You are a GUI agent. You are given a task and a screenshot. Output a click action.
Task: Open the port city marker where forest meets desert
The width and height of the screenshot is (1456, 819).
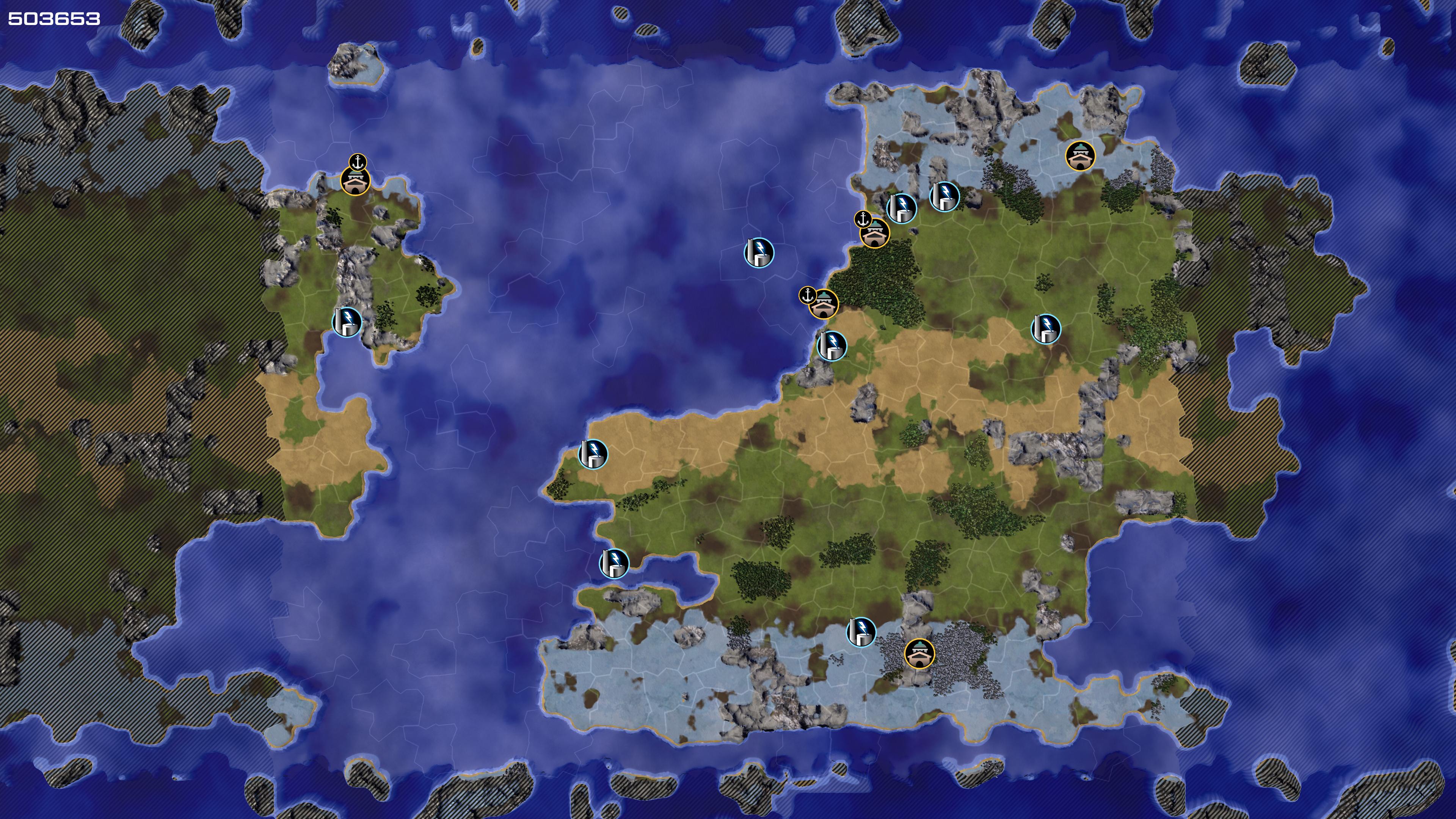coord(824,304)
